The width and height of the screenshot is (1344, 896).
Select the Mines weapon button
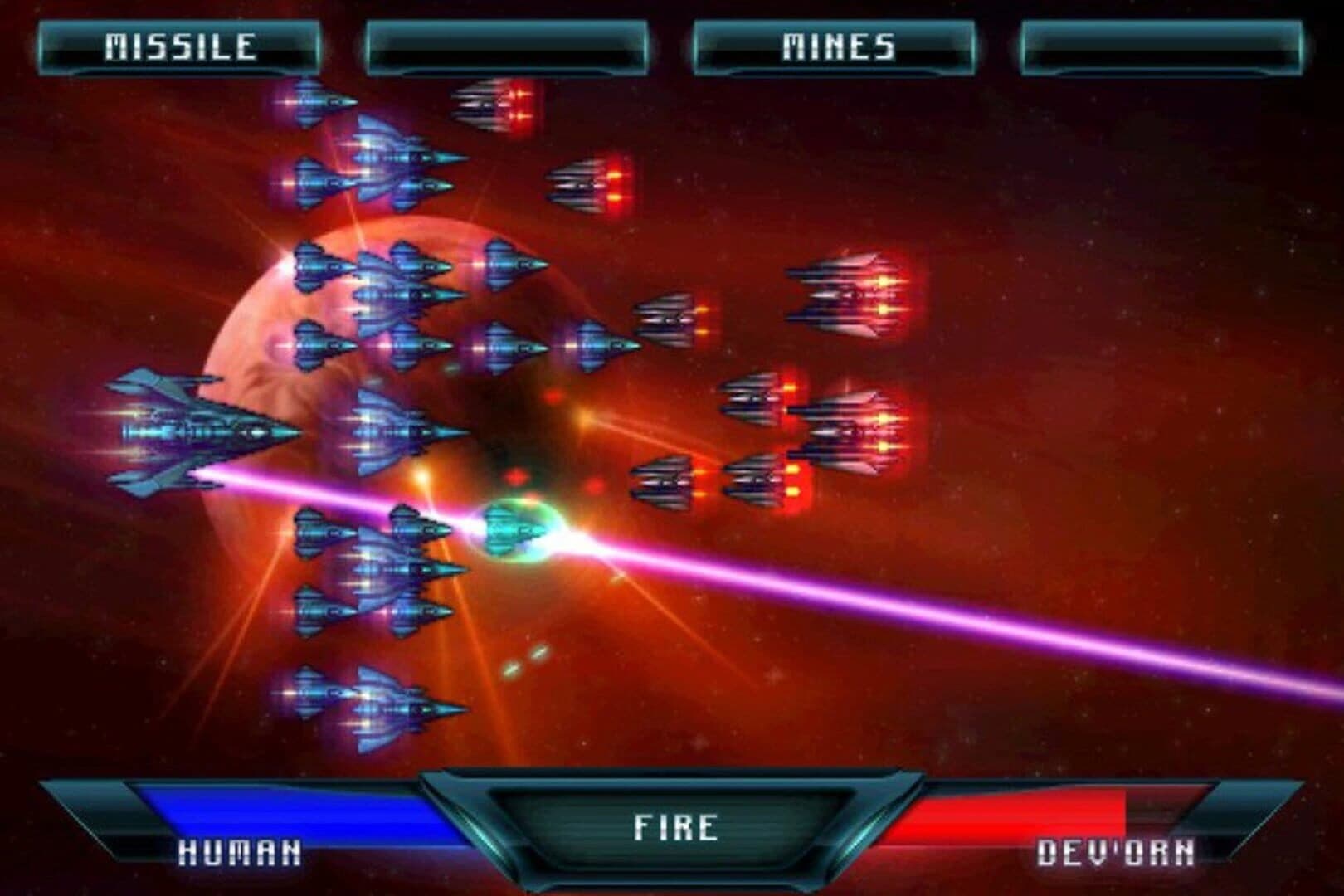[836, 46]
